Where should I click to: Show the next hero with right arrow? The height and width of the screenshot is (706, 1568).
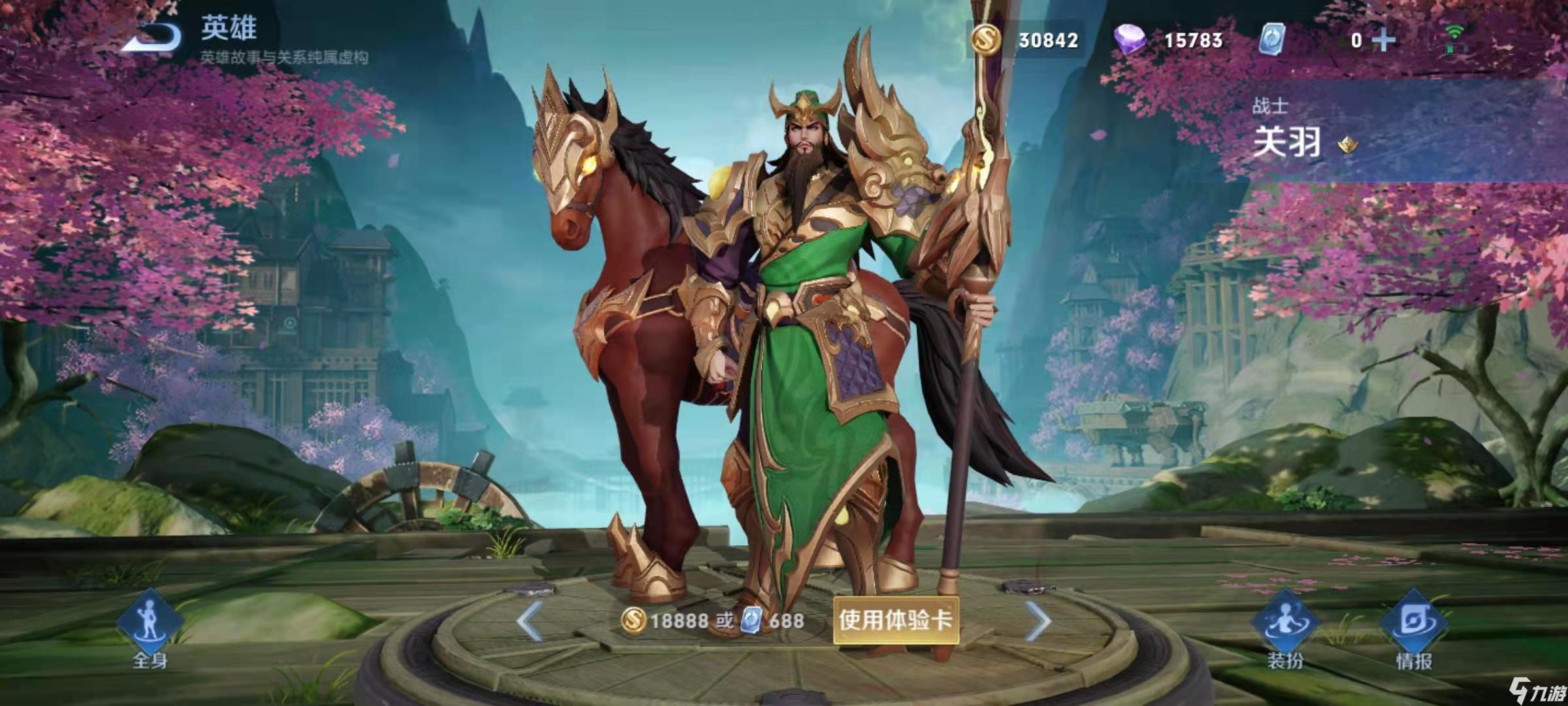[1038, 620]
